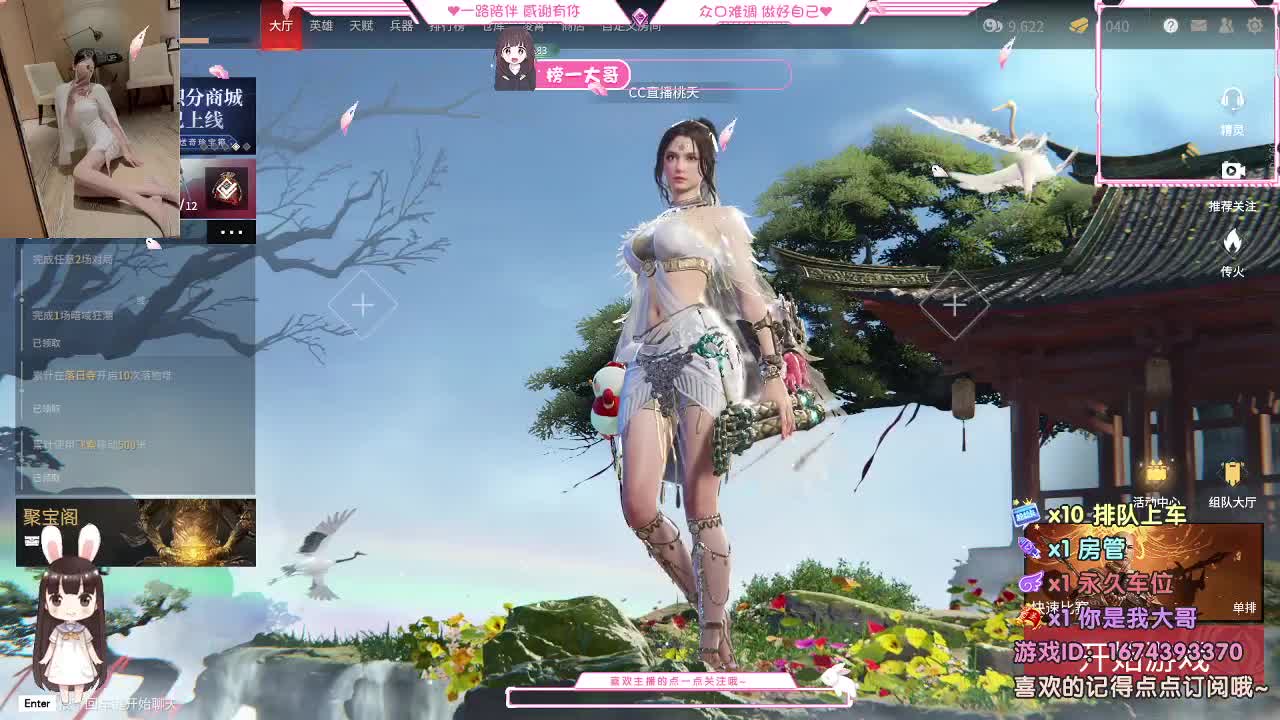This screenshot has width=1280, height=720.
Task: Click the camera capture icon on right panel
Action: click(x=1234, y=168)
